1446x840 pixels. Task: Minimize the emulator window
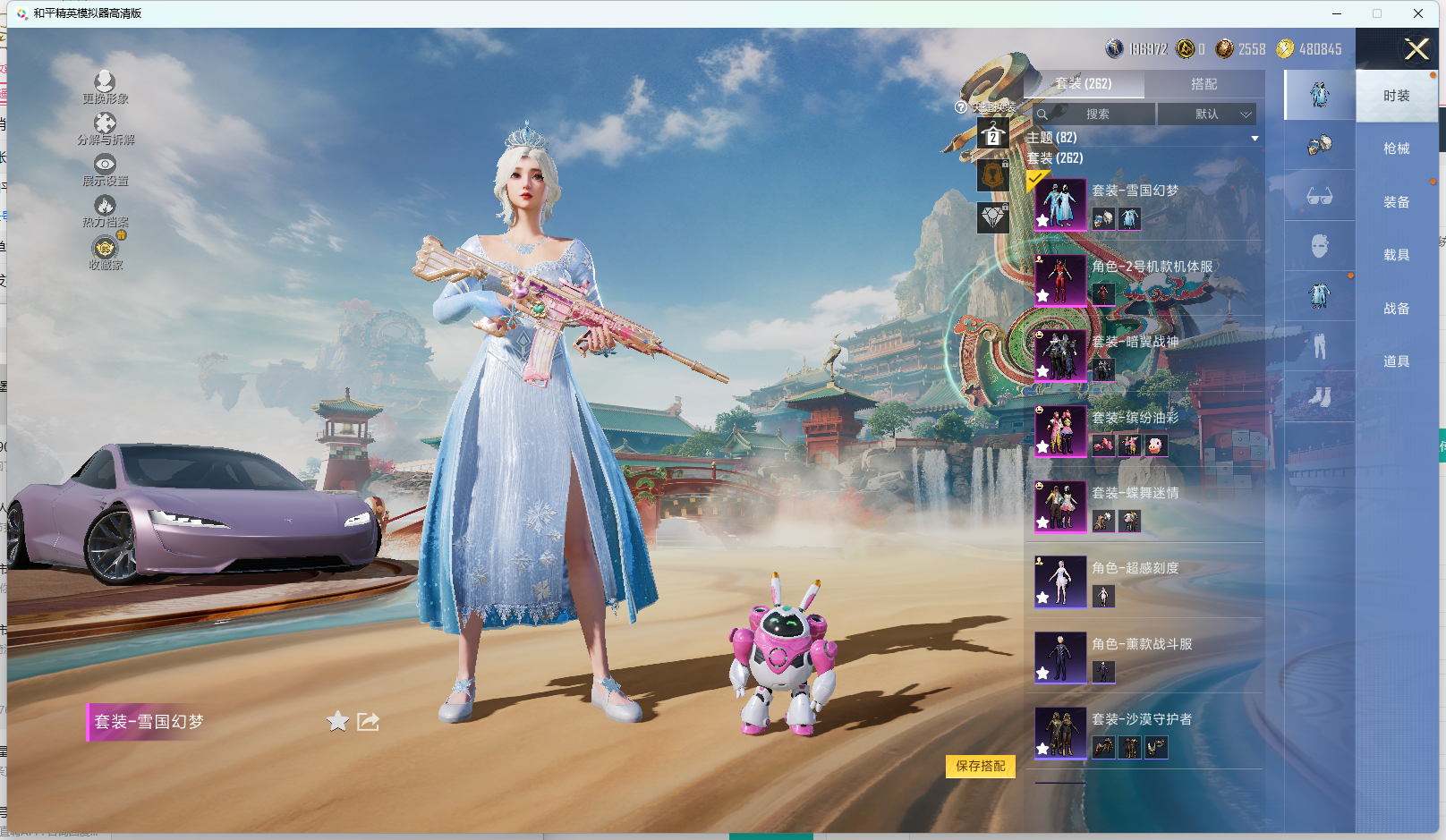point(1337,13)
